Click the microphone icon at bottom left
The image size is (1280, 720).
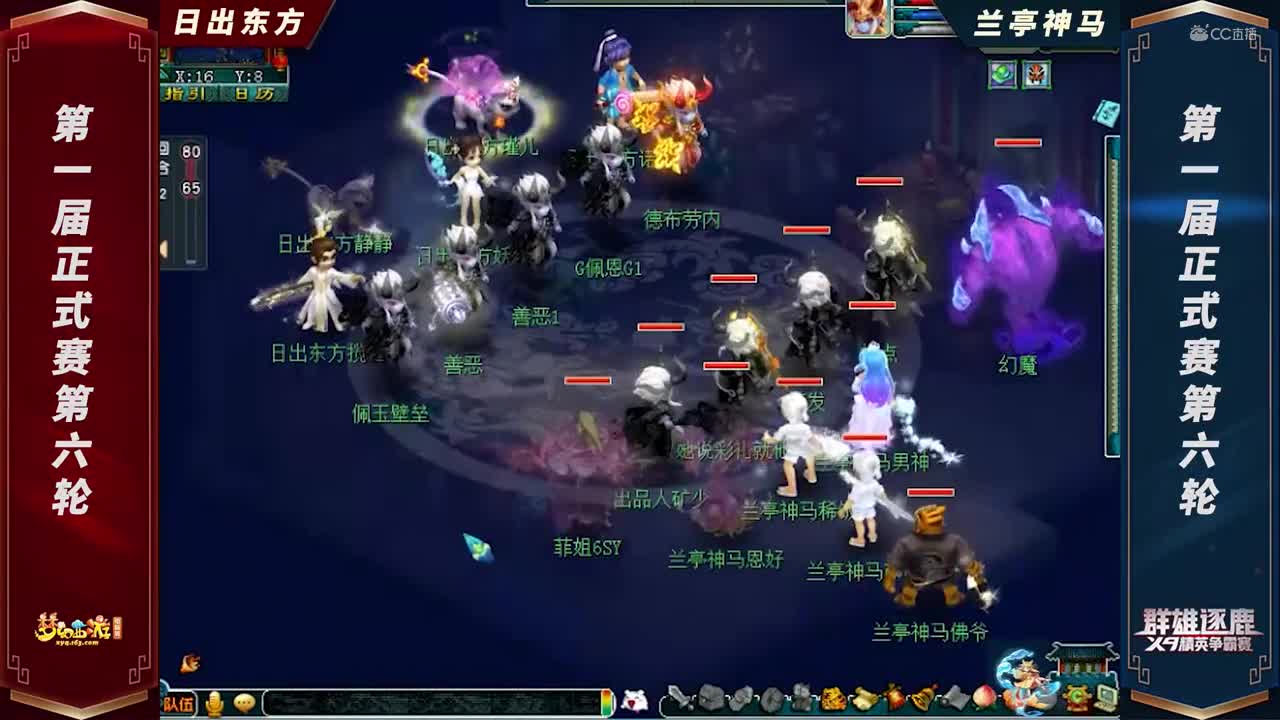coord(215,704)
